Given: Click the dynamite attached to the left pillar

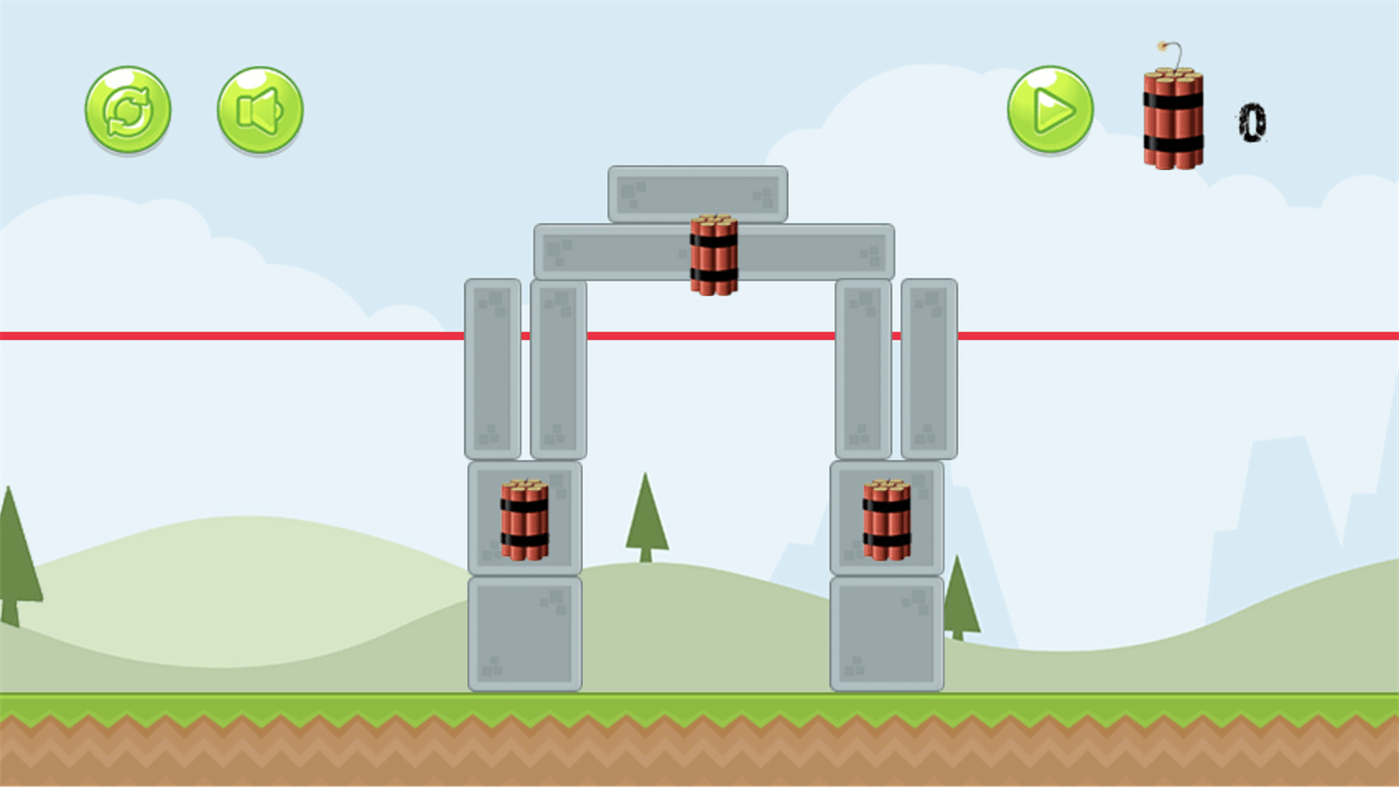Looking at the screenshot, I should click(x=524, y=520).
